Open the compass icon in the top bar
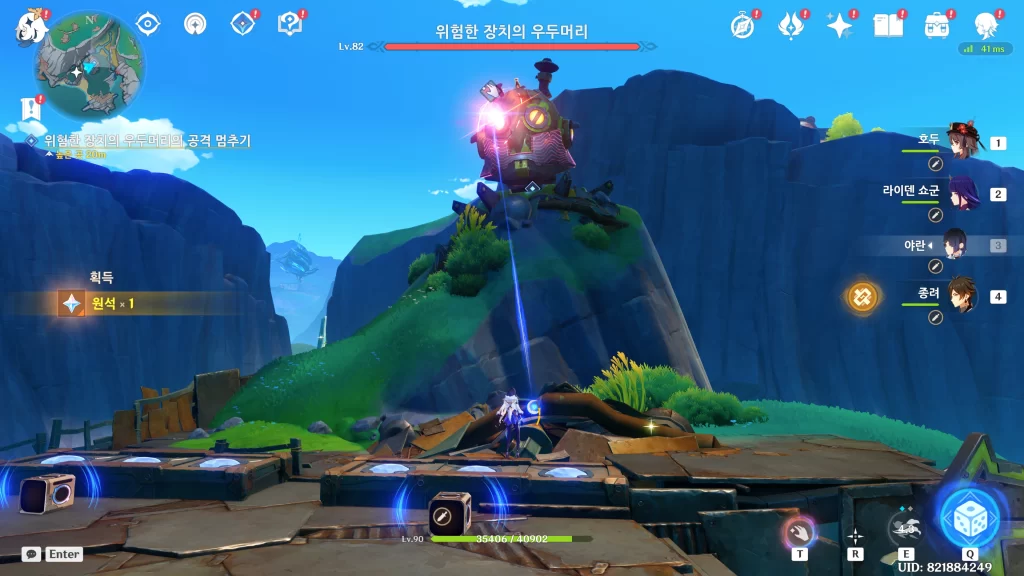The height and width of the screenshot is (576, 1024). tap(742, 26)
